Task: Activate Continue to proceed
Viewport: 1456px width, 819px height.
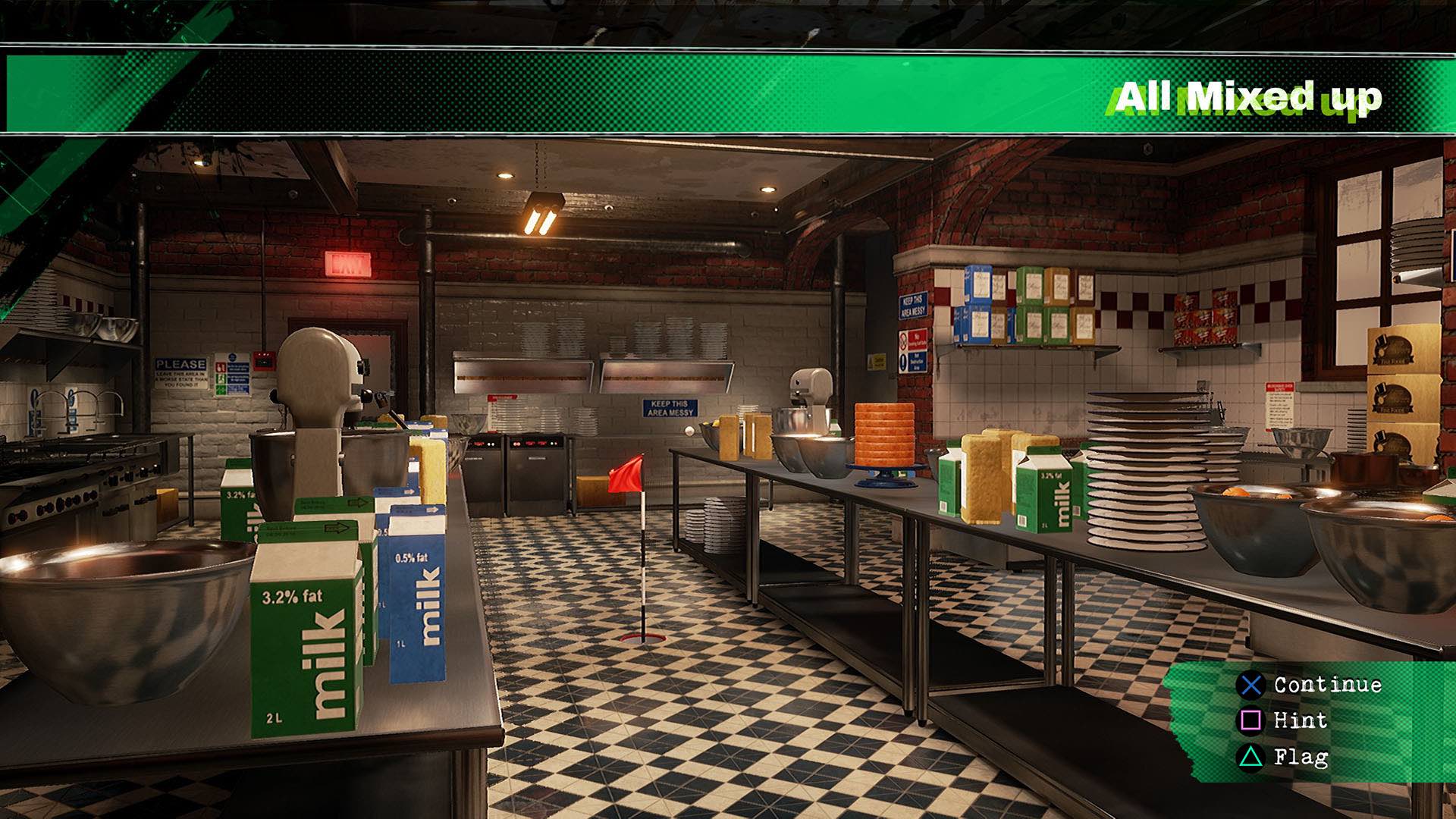Action: [x=1326, y=686]
